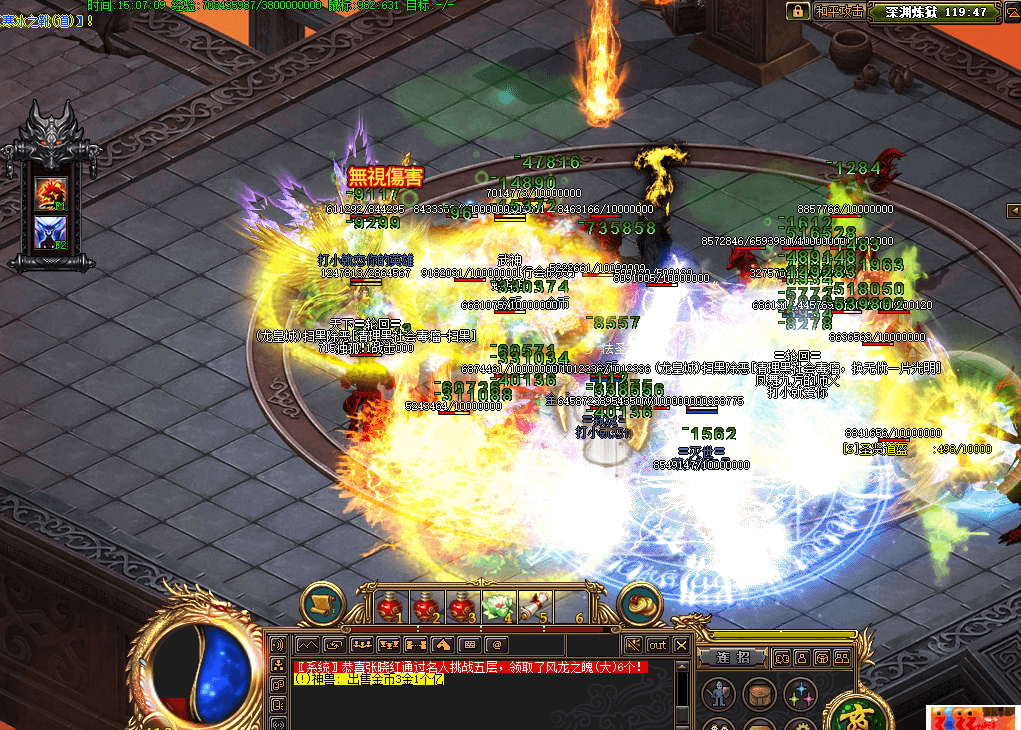Click the 'out' button on chat bar
Image resolution: width=1021 pixels, height=730 pixels.
pyautogui.click(x=657, y=645)
